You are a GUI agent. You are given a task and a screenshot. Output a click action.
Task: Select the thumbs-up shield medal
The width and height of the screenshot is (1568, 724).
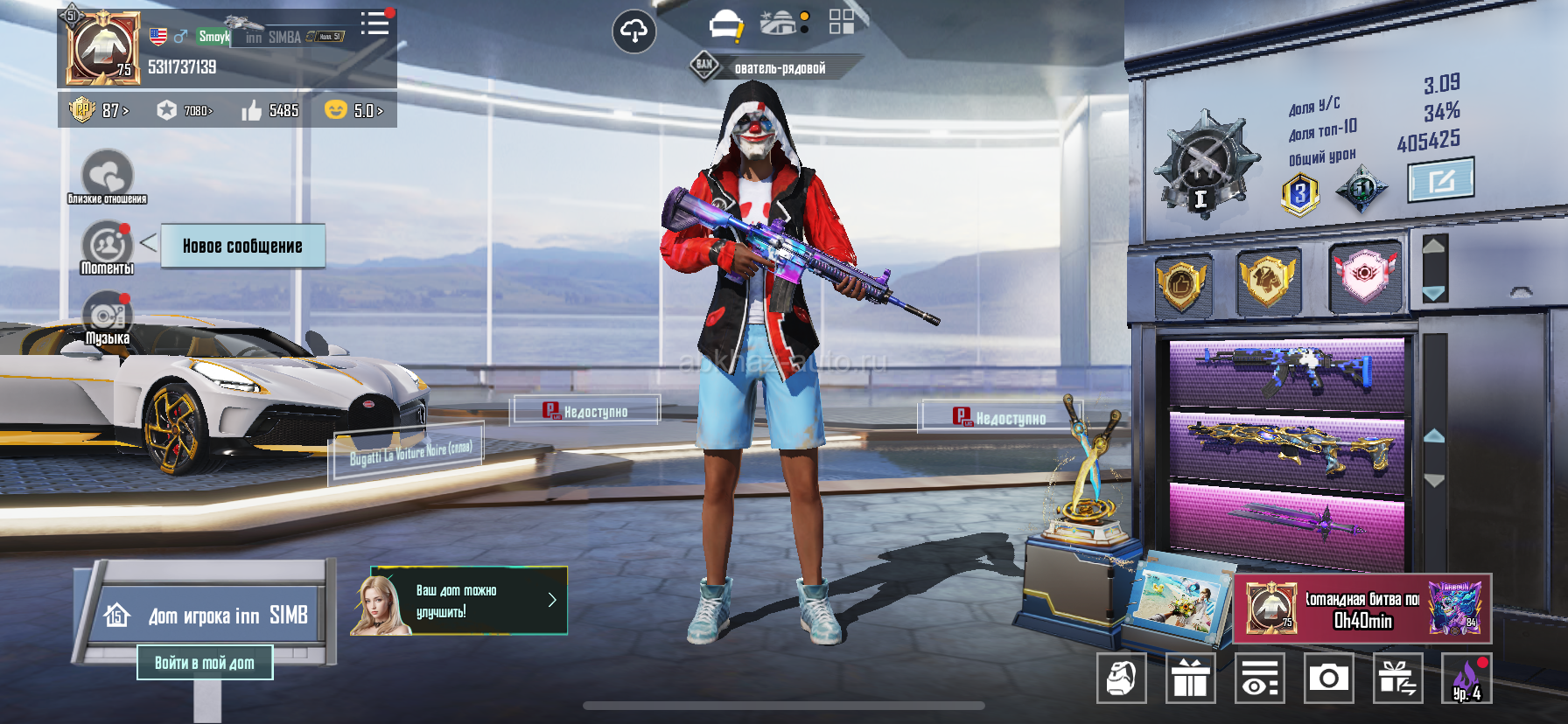point(1181,283)
